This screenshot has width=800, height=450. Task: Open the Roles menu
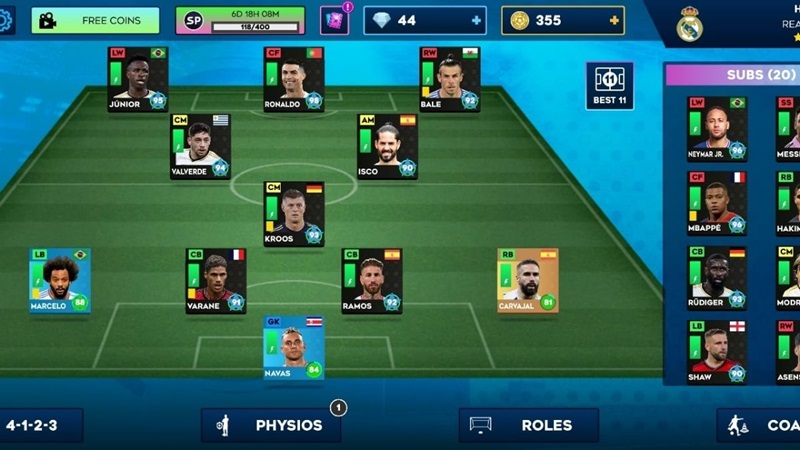point(529,425)
